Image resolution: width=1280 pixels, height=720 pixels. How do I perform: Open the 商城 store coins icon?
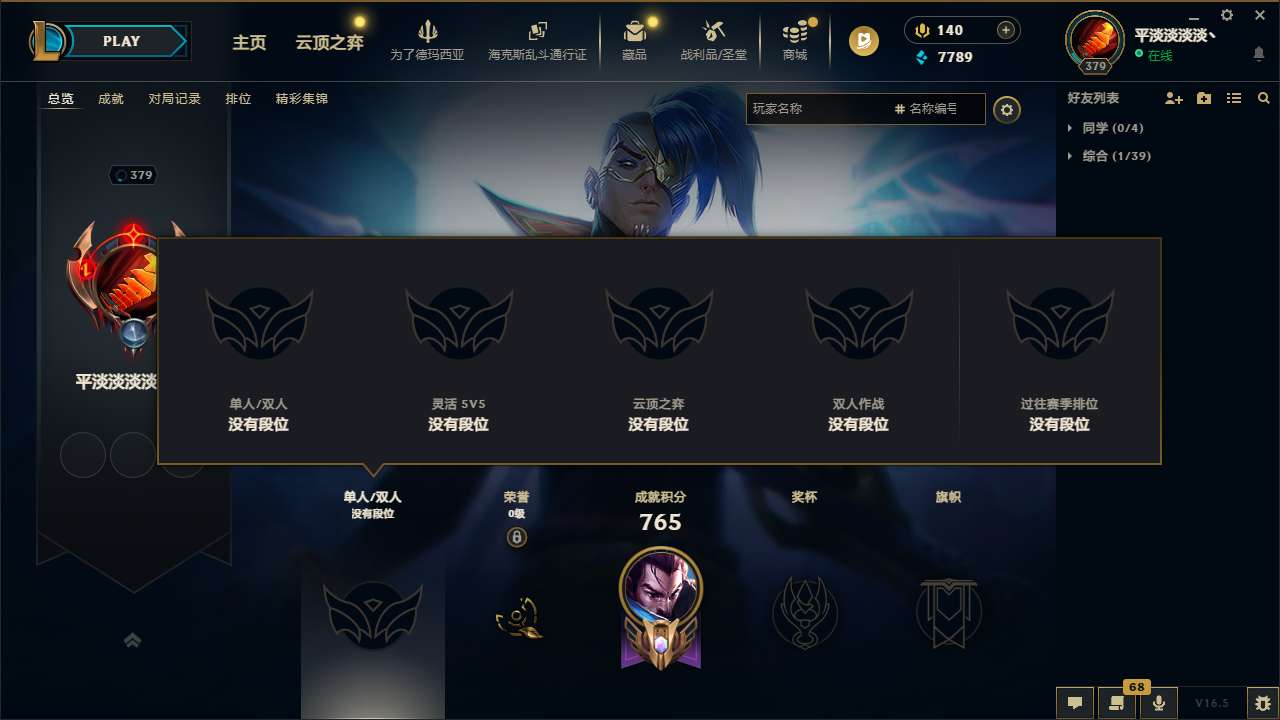(795, 33)
